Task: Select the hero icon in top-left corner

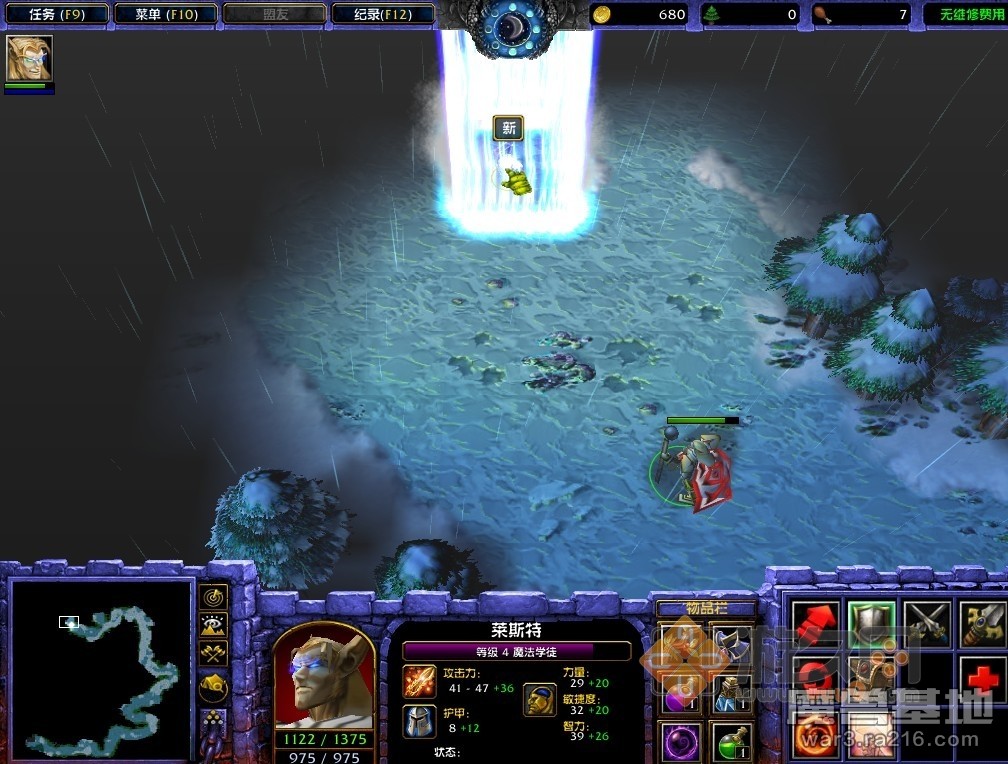Action: point(29,59)
